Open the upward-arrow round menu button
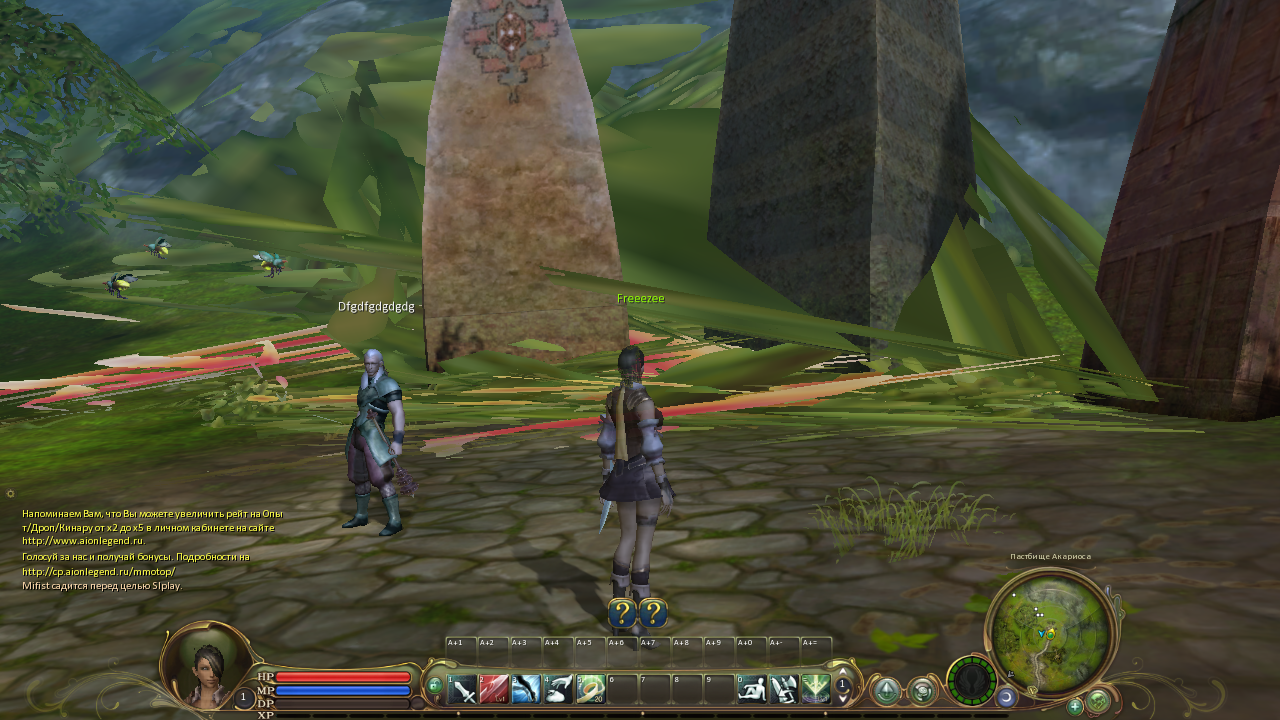The image size is (1280, 720). point(887,691)
